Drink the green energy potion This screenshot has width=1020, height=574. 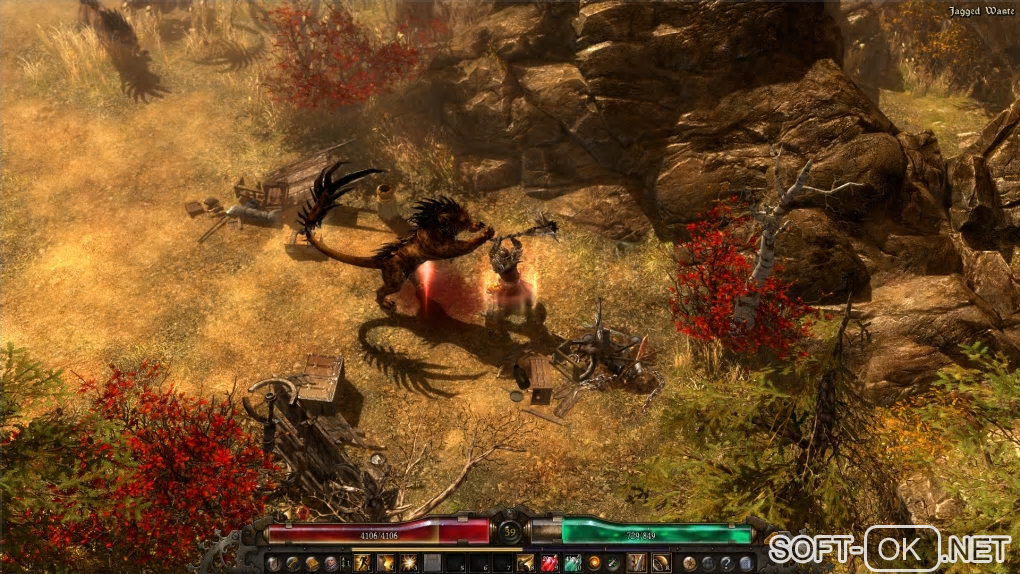571,563
